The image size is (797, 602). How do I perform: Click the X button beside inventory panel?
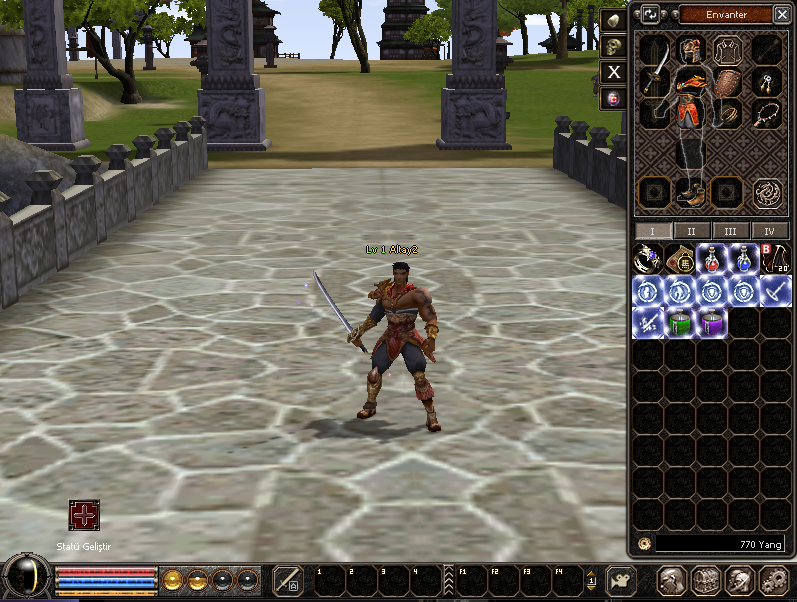click(614, 72)
